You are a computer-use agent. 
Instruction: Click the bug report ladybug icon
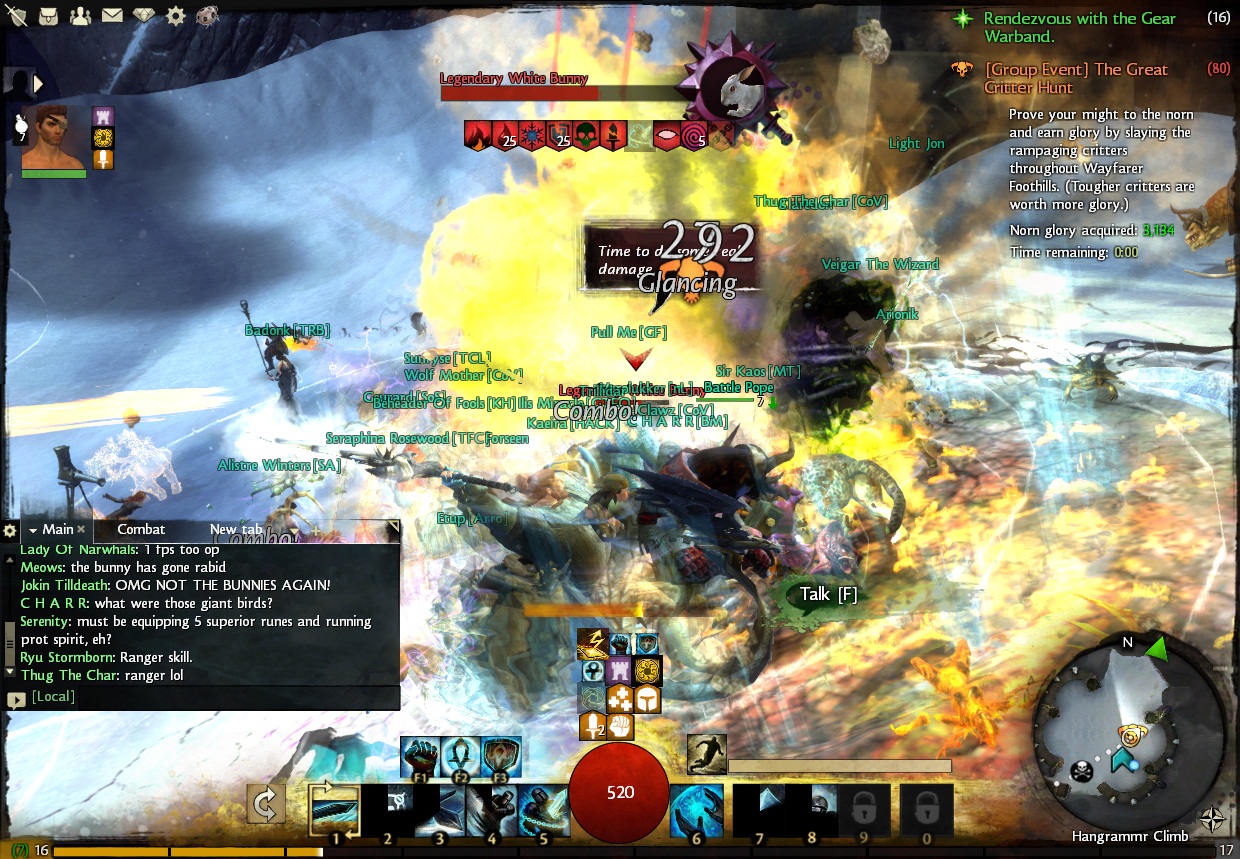click(209, 15)
